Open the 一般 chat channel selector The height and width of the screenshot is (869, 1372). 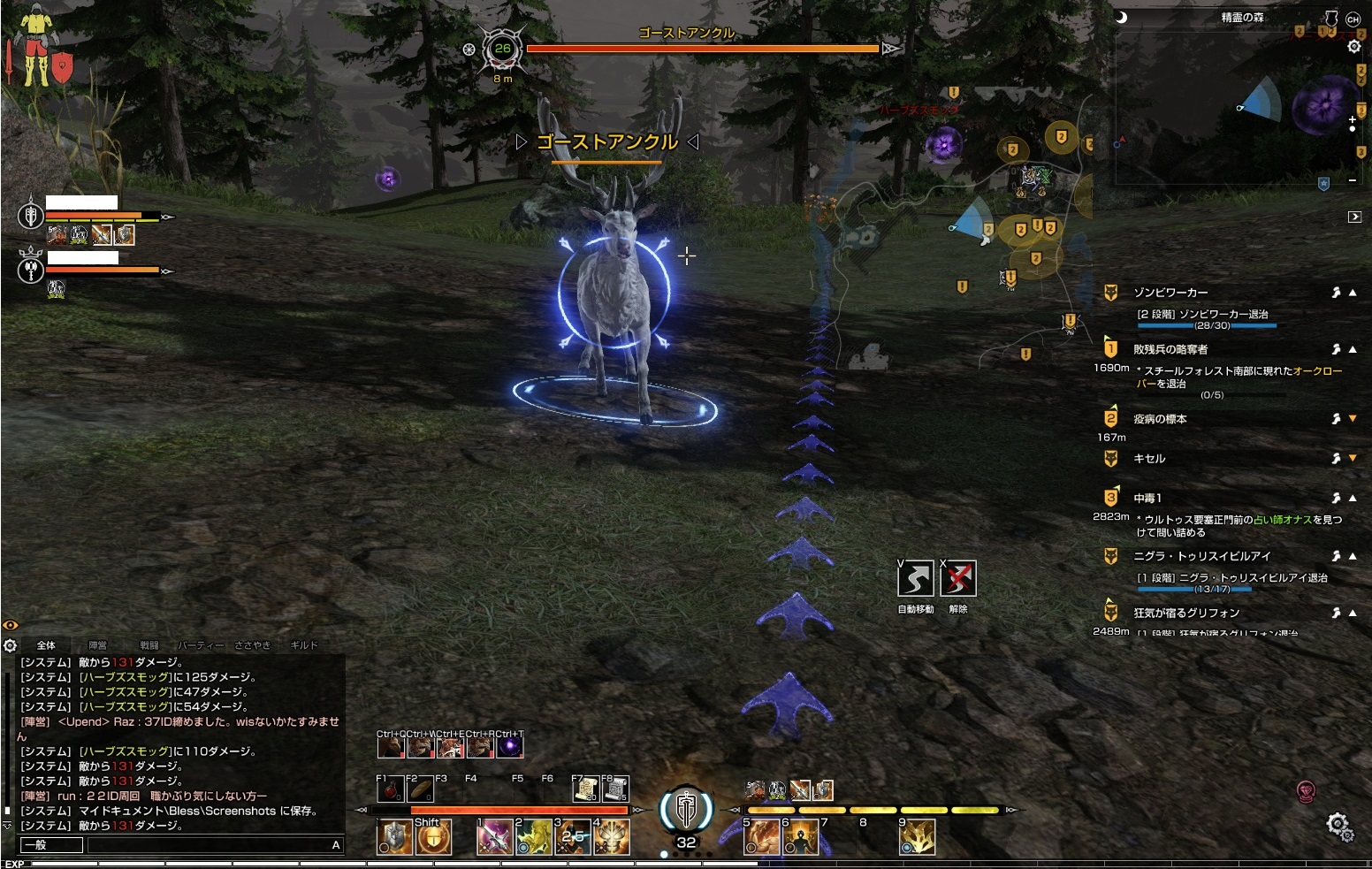point(51,845)
